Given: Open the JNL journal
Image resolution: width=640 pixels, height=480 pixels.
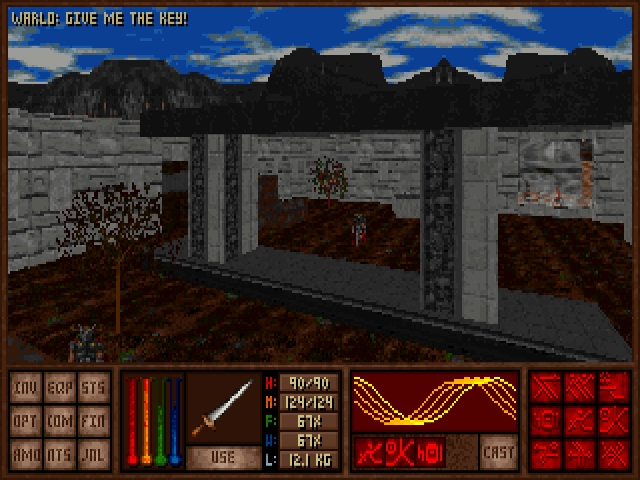Looking at the screenshot, I should pyautogui.click(x=93, y=453).
